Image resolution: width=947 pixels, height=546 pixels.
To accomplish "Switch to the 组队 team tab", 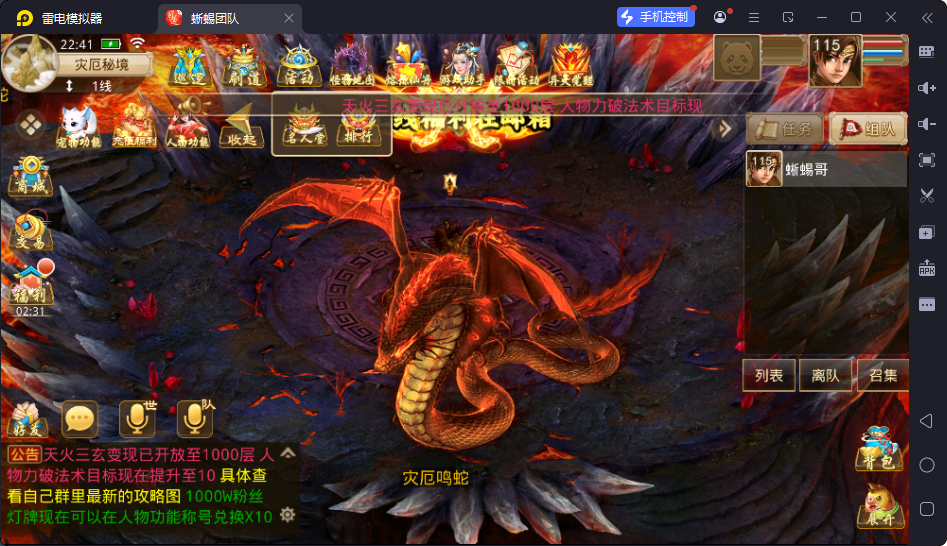I will coord(868,128).
